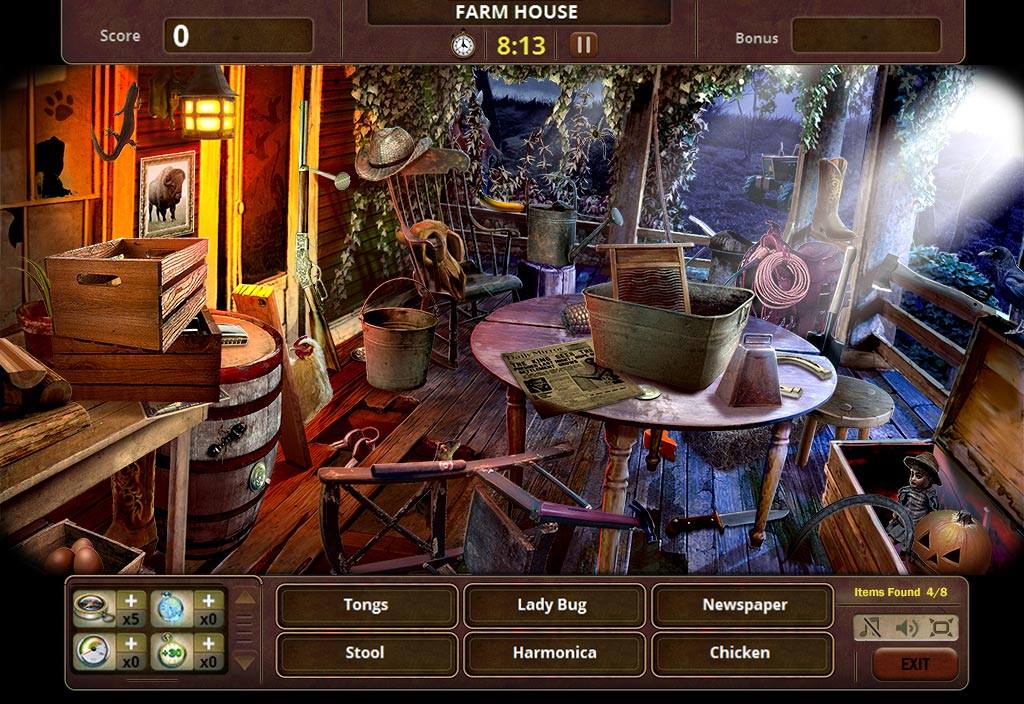Activate the +30 seconds stopwatch power-up
This screenshot has height=704, width=1024.
point(170,652)
